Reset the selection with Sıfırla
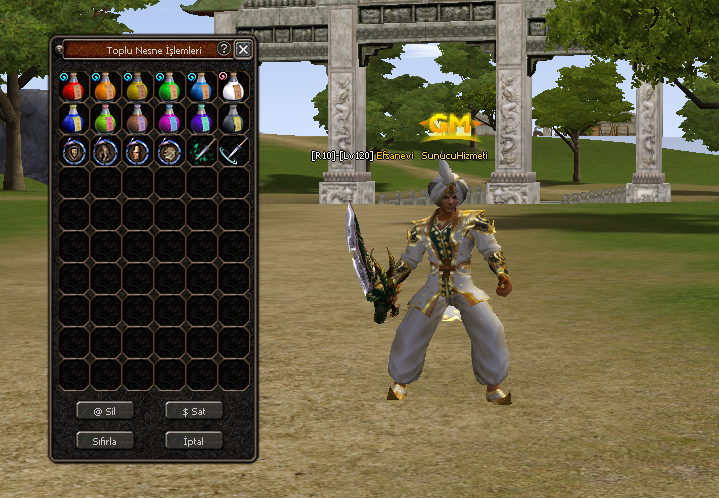The image size is (719, 498). click(x=105, y=440)
